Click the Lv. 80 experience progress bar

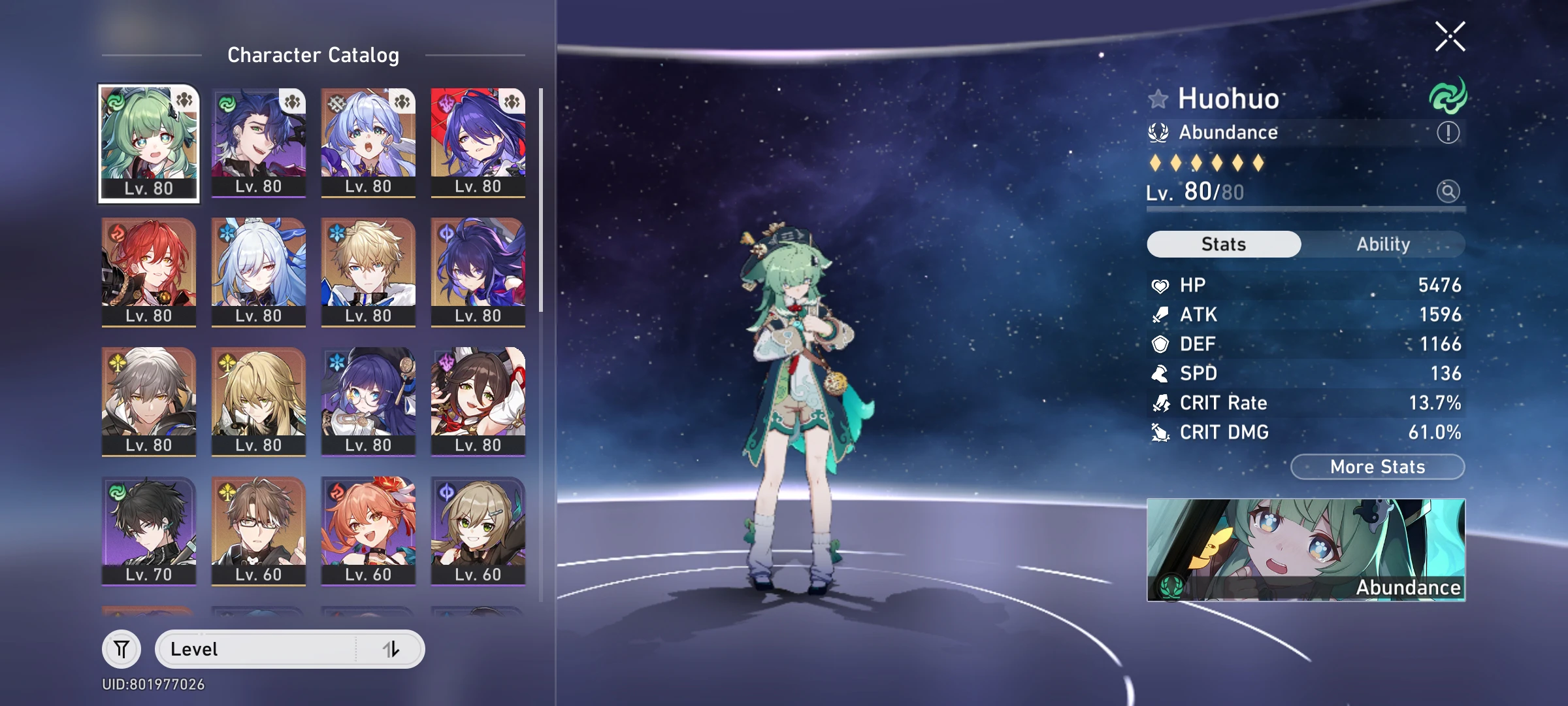point(1300,210)
